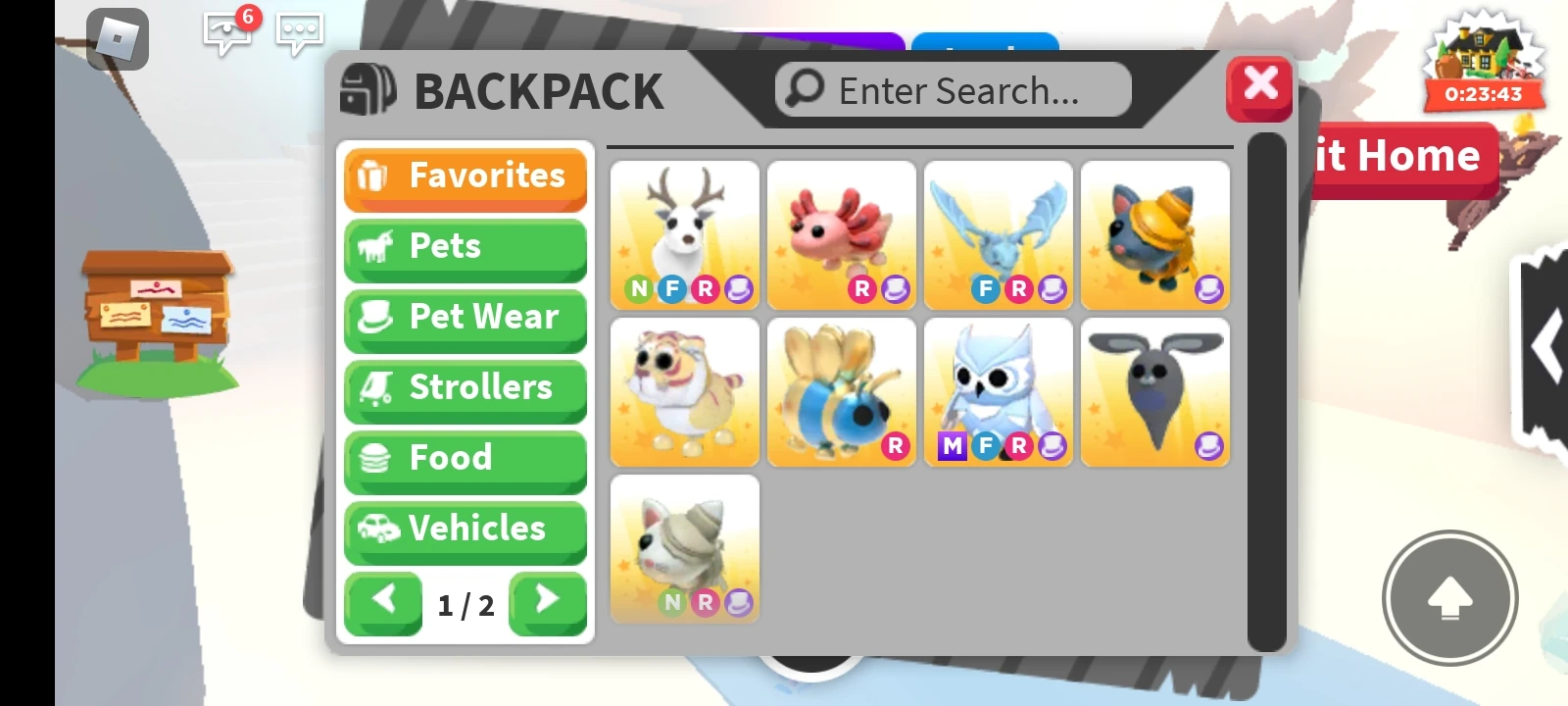Go to the previous backpack page
Screen dimensions: 1568x706
click(383, 600)
